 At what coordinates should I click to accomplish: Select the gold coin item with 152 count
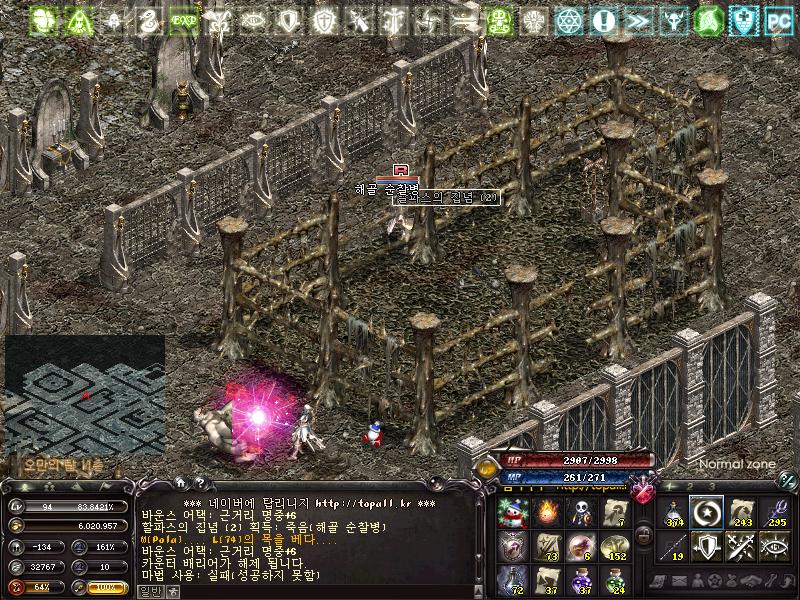click(x=614, y=546)
